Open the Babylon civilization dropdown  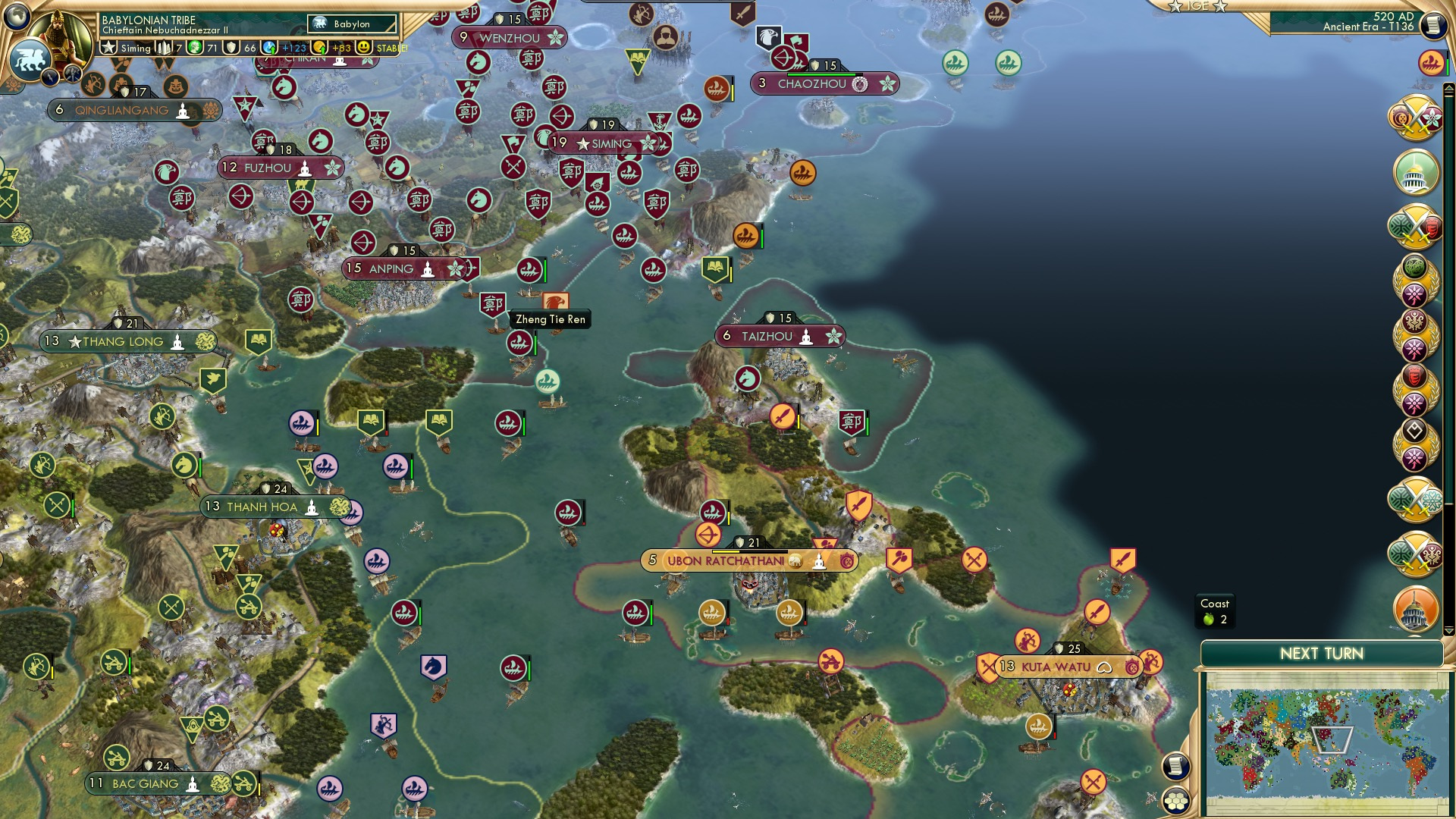(352, 24)
